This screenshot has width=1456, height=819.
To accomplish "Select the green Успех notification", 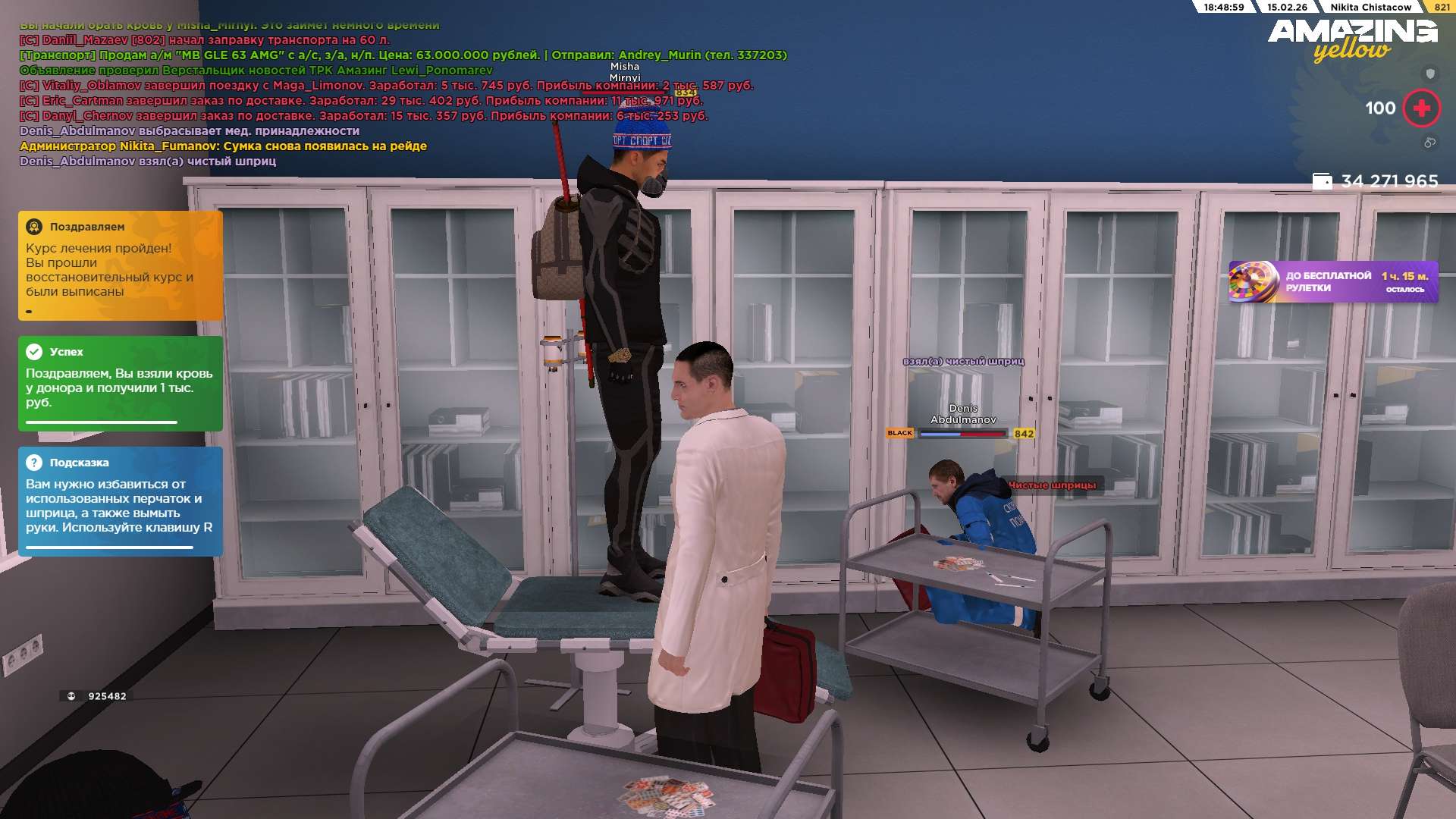I will [120, 383].
